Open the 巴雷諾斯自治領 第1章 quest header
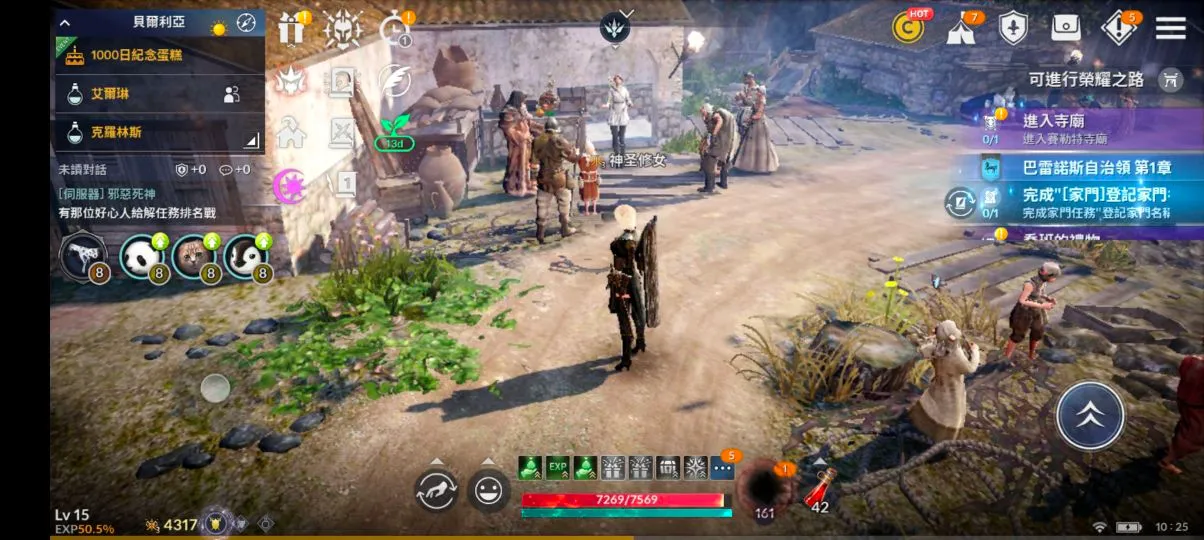The height and width of the screenshot is (540, 1204). point(1090,168)
